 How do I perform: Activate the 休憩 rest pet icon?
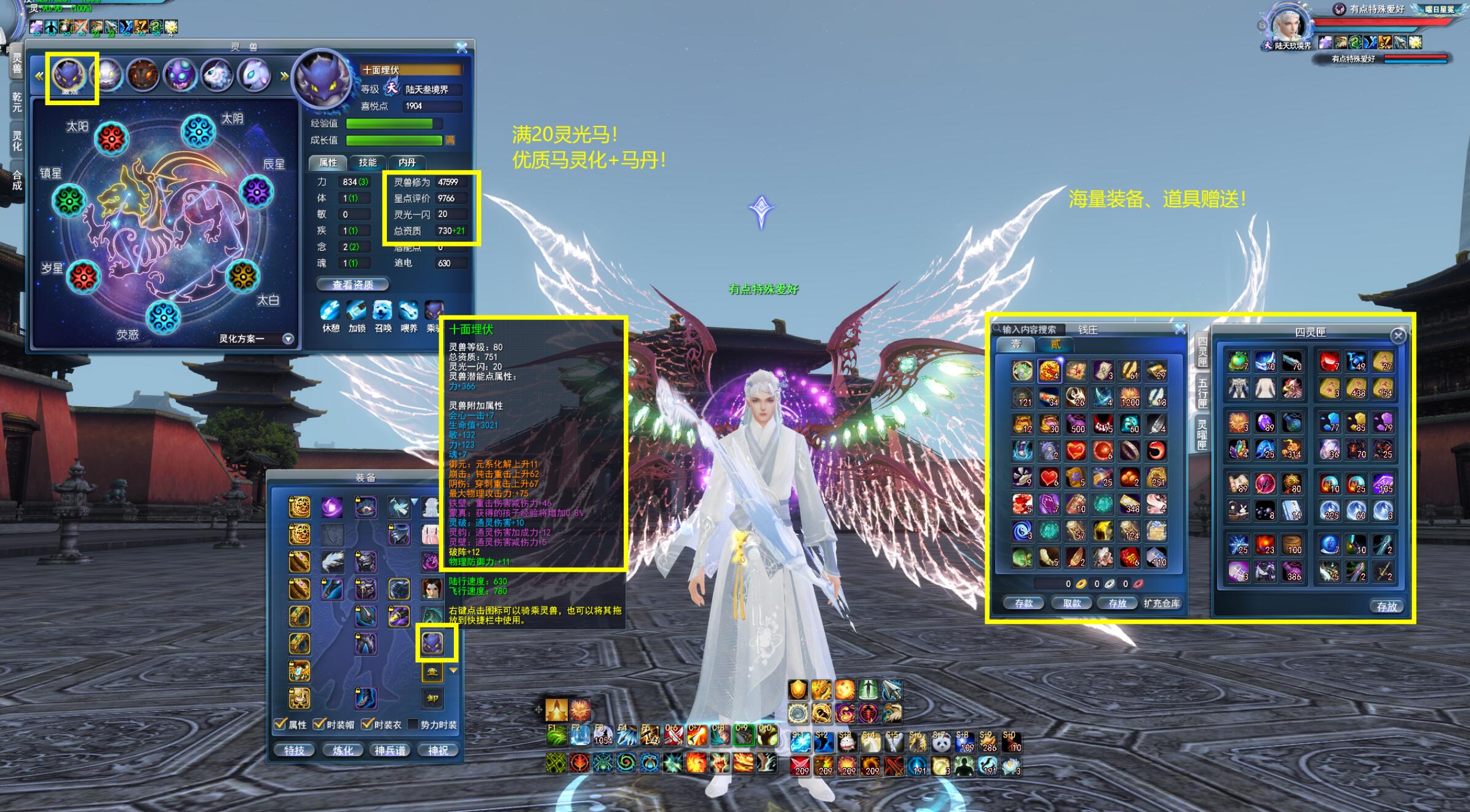330,311
